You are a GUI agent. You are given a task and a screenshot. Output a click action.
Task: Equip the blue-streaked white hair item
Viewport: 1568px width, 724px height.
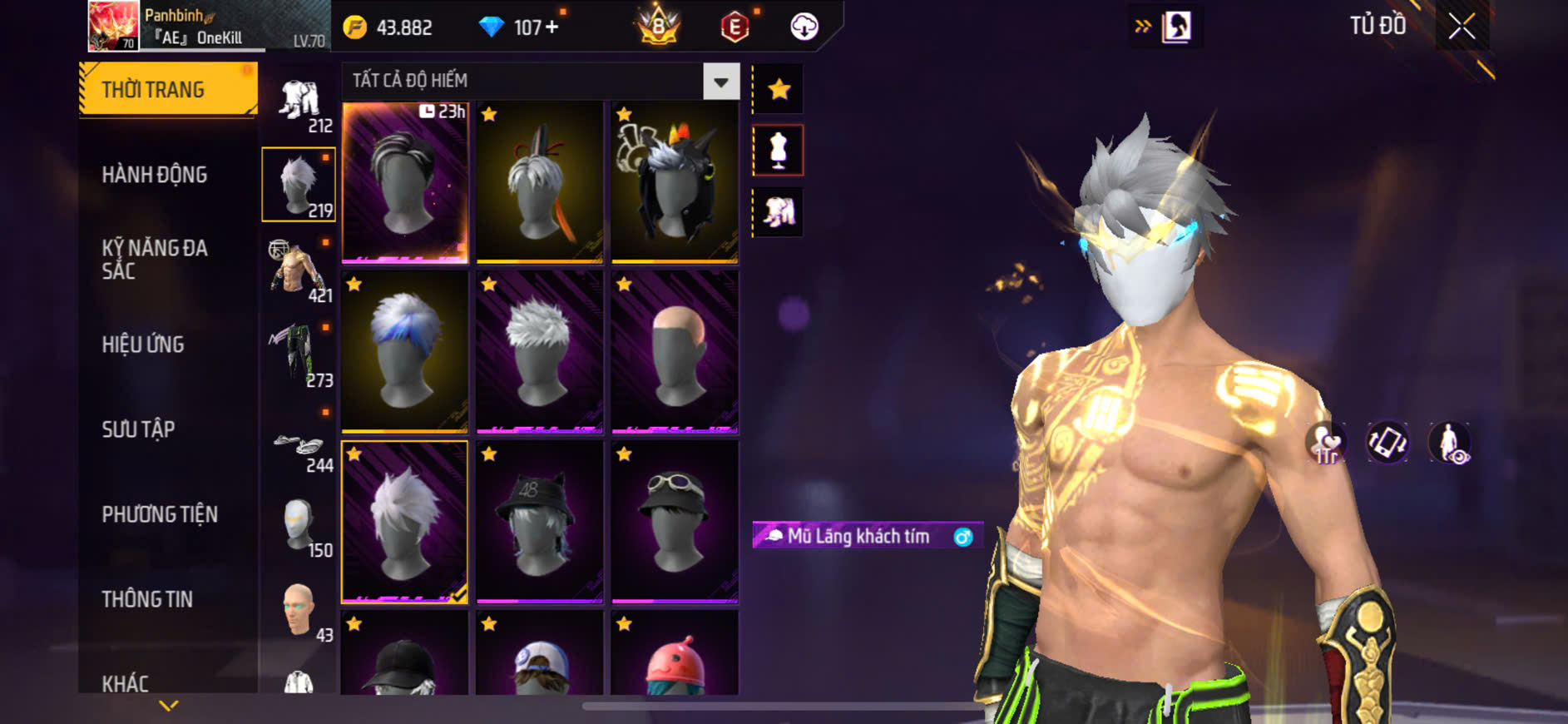coord(405,351)
